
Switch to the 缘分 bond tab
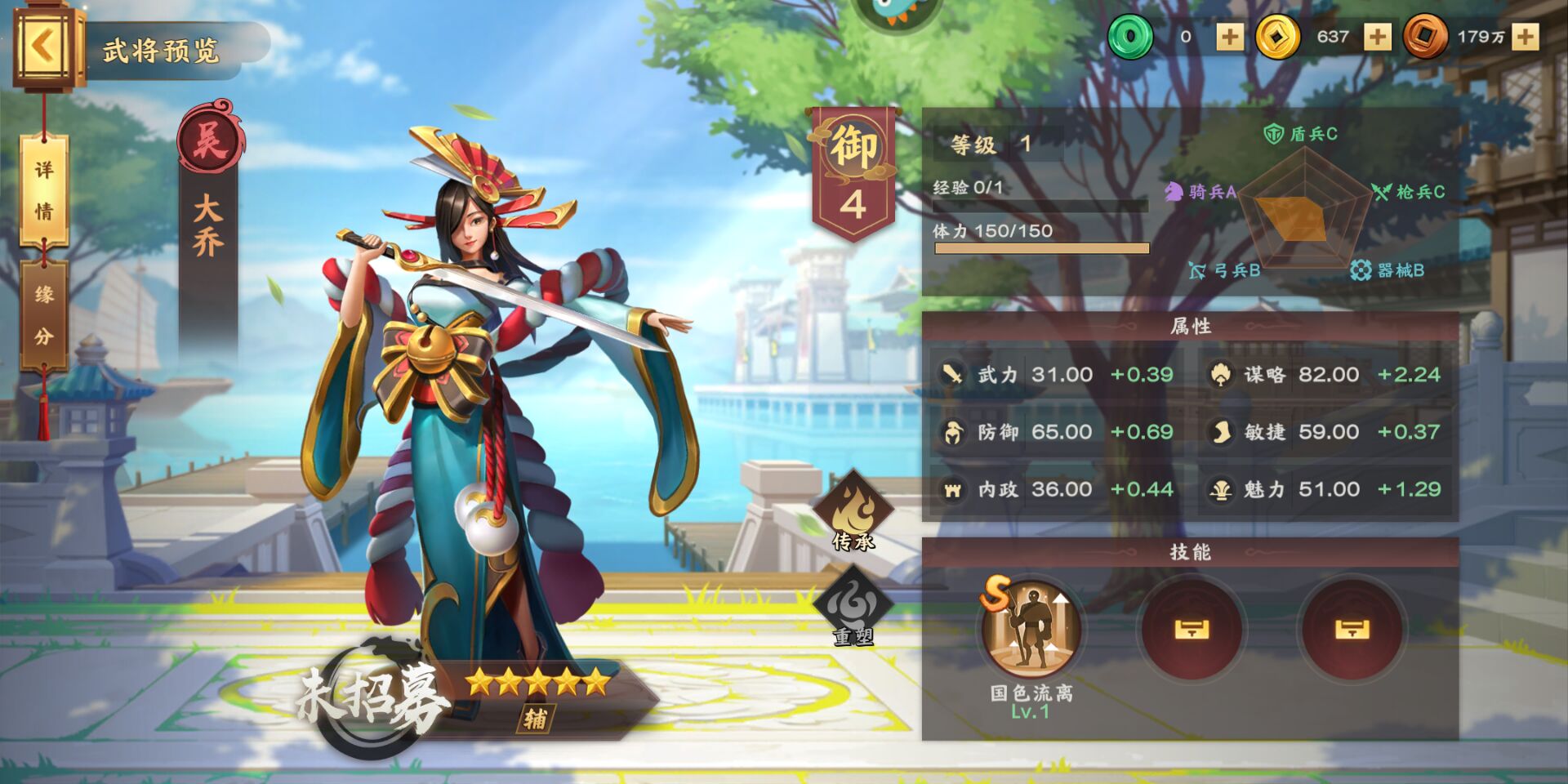point(44,315)
